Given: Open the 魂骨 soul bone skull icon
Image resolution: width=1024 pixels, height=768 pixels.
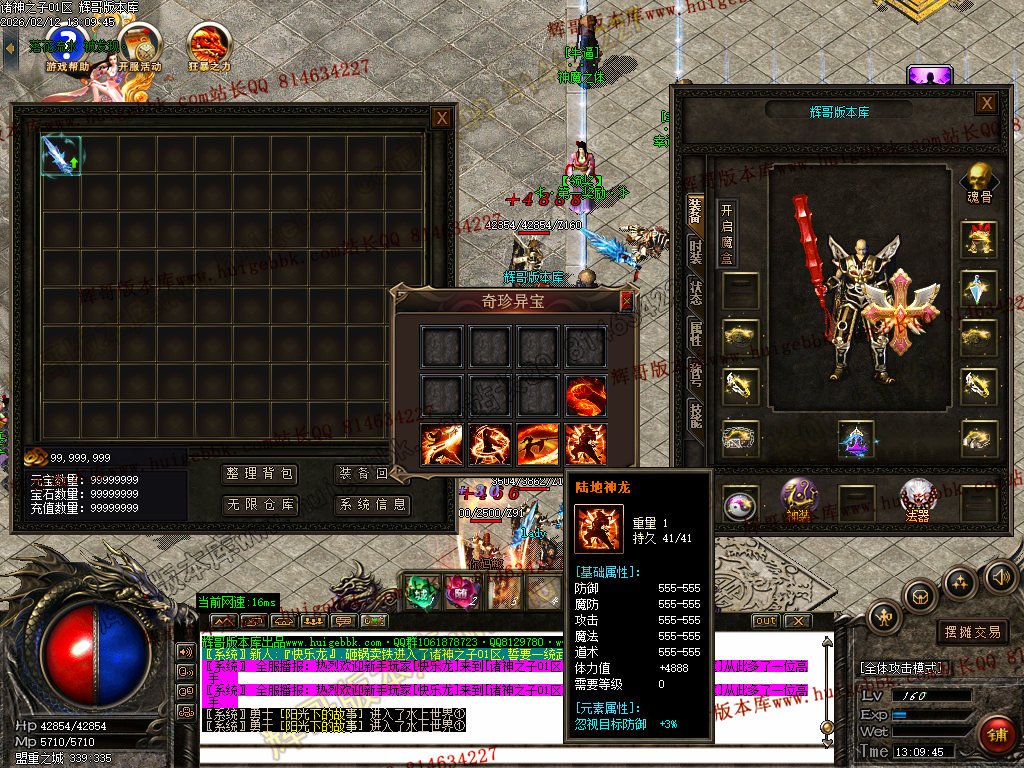Looking at the screenshot, I should (979, 182).
